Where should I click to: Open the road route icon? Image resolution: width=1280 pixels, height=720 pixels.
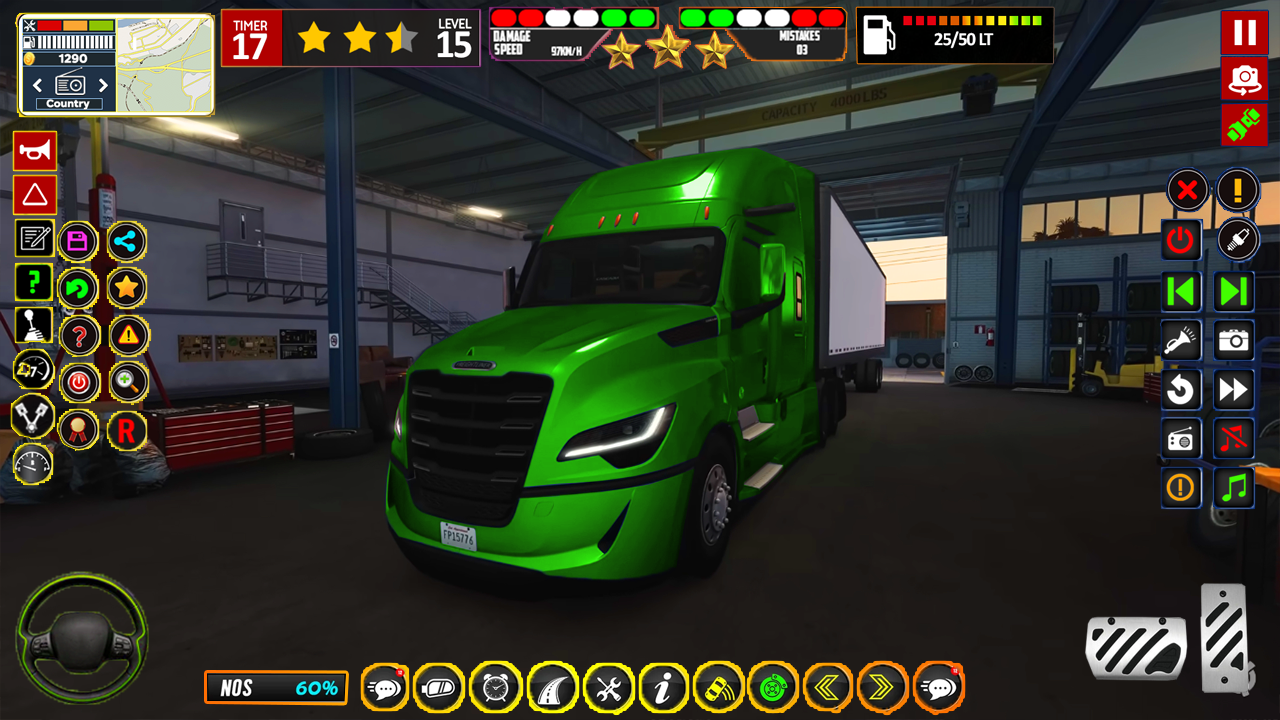(x=552, y=688)
